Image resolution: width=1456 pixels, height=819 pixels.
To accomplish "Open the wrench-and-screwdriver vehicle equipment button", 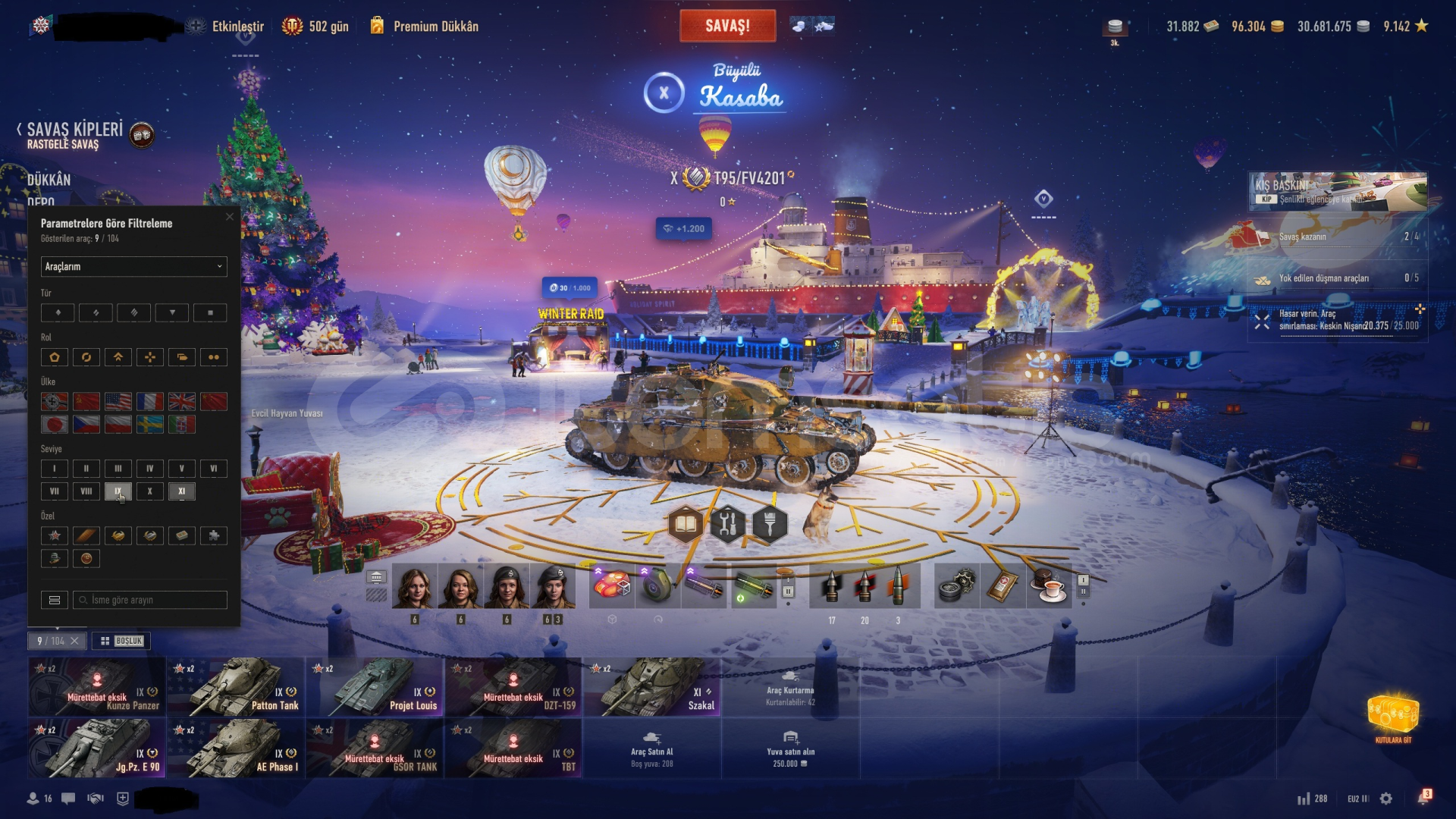I will coord(727,524).
